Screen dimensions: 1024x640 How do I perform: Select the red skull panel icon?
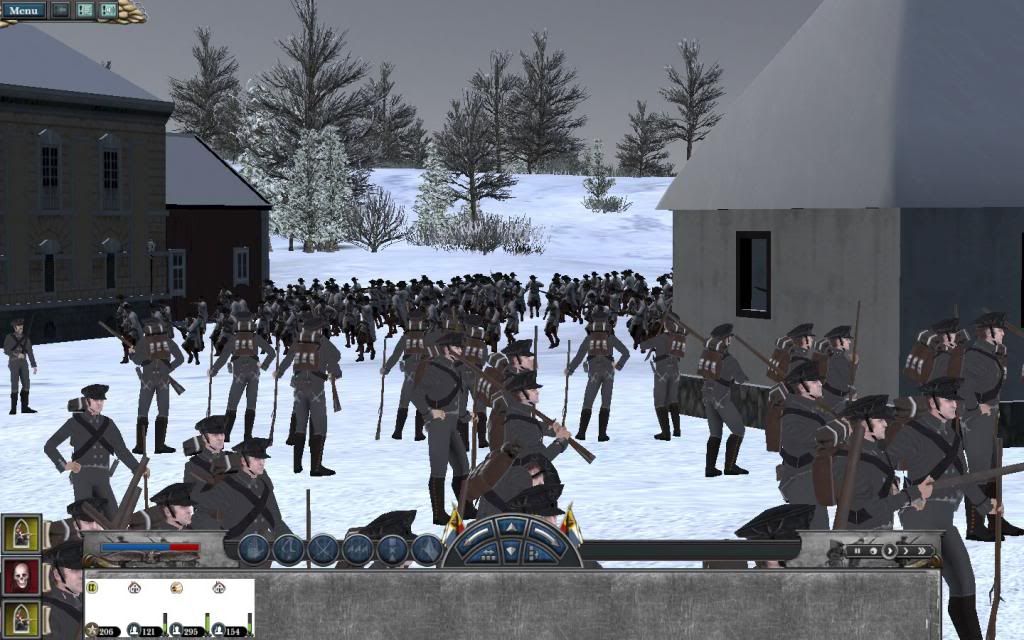point(21,577)
